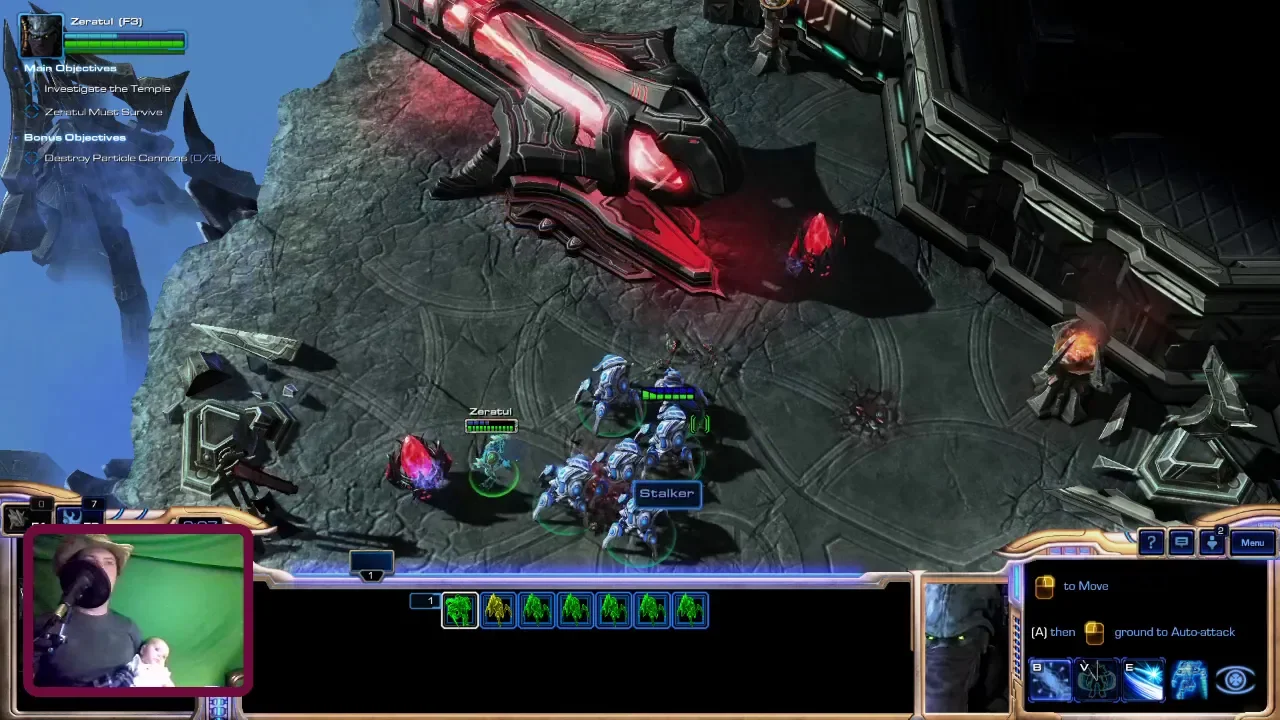
Task: Select control group 1 tab
Action: click(371, 567)
